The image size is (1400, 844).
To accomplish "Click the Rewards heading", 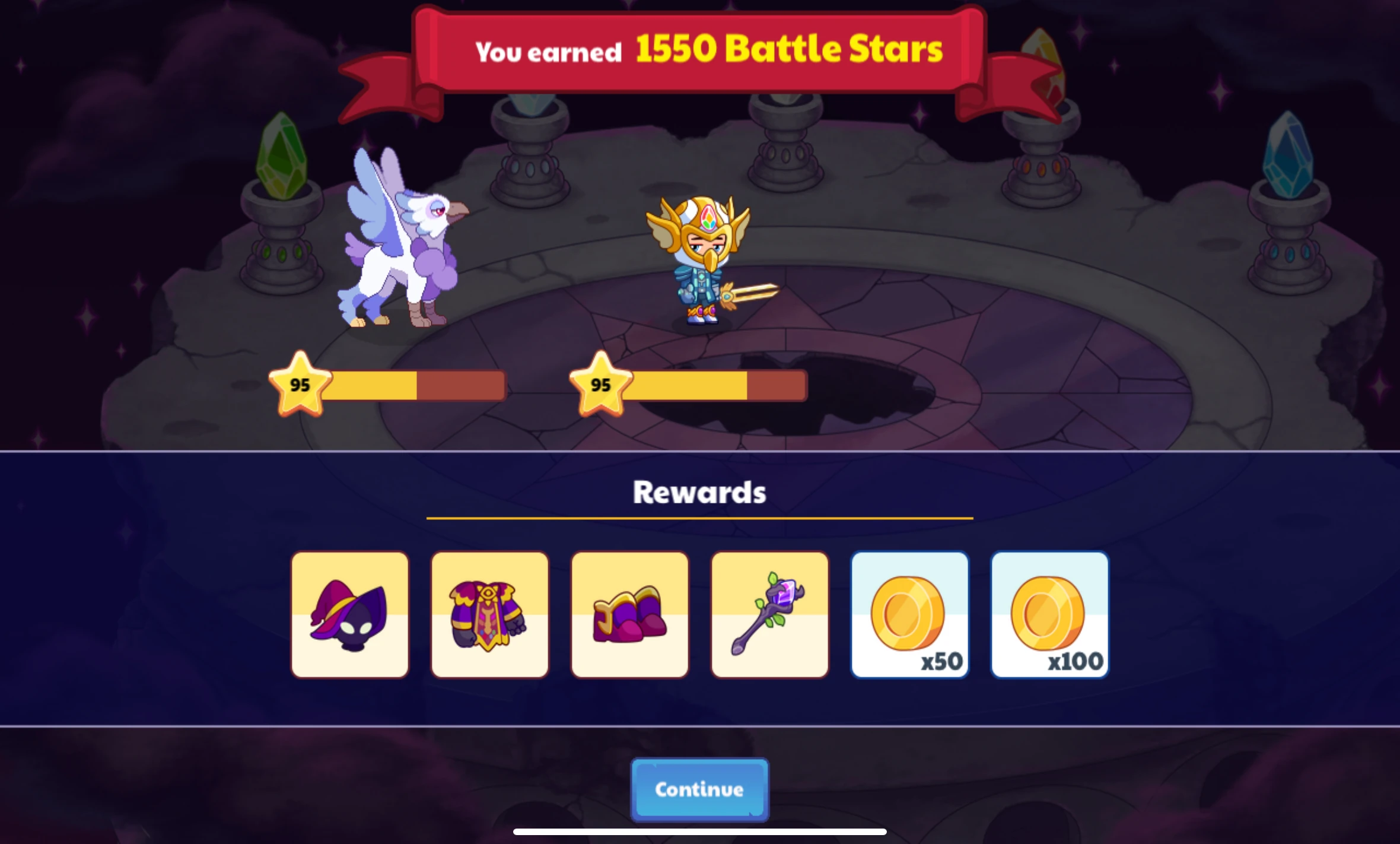I will (x=699, y=491).
